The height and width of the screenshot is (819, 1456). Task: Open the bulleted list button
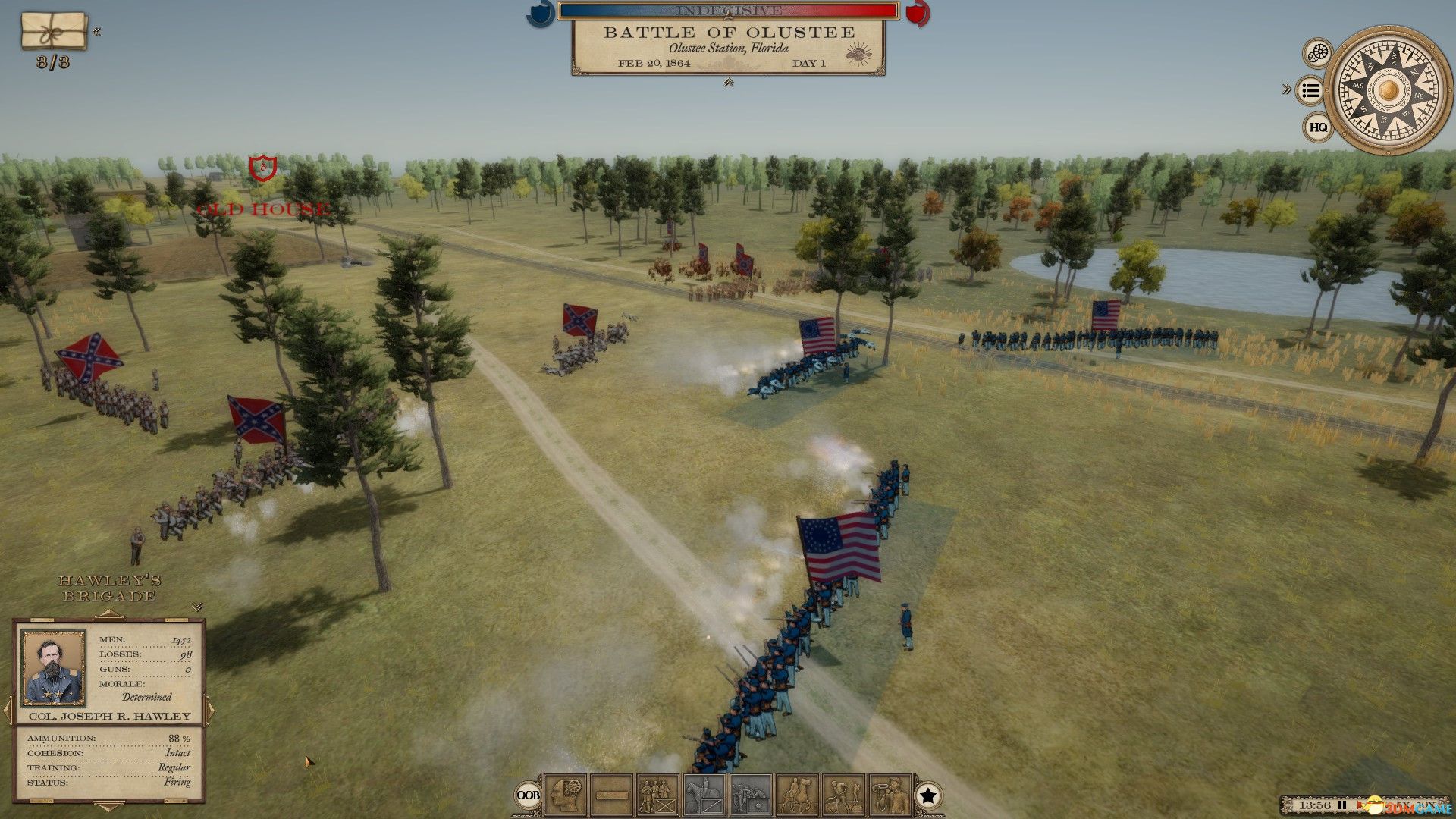pos(1310,91)
